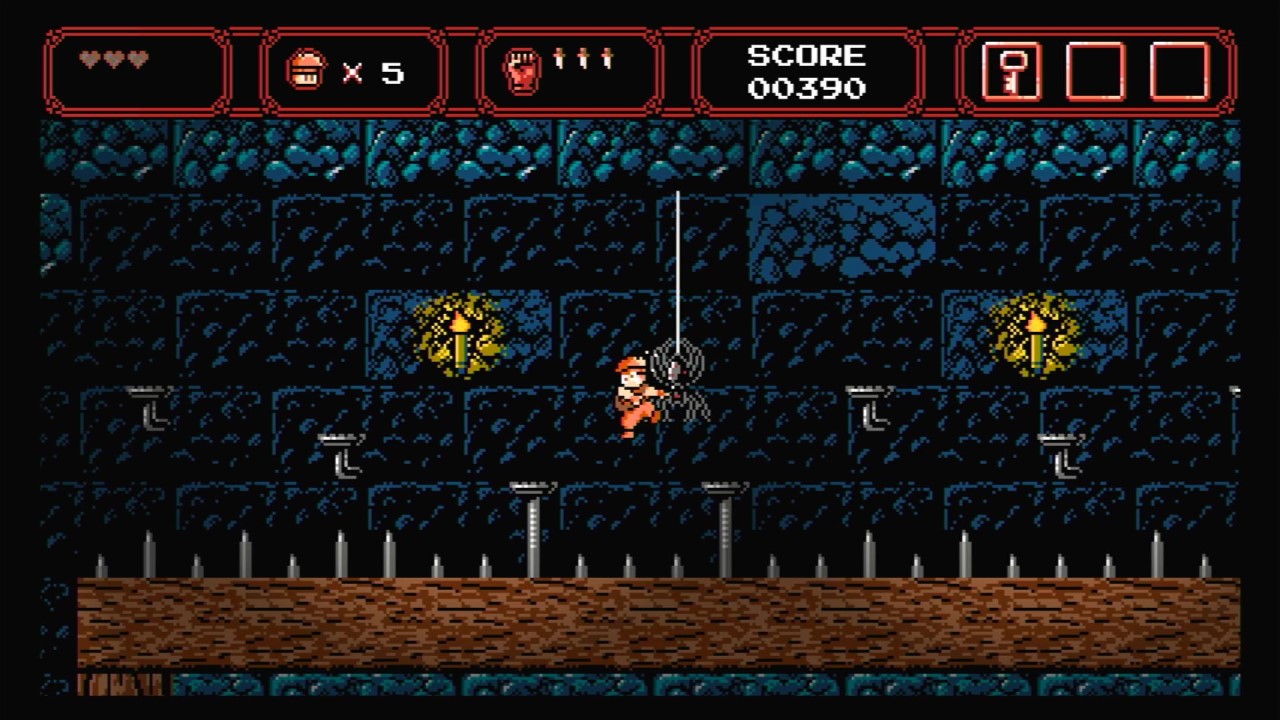Click the leftmost heart in the health bar
Image resolution: width=1280 pixels, height=720 pixels.
[90, 58]
